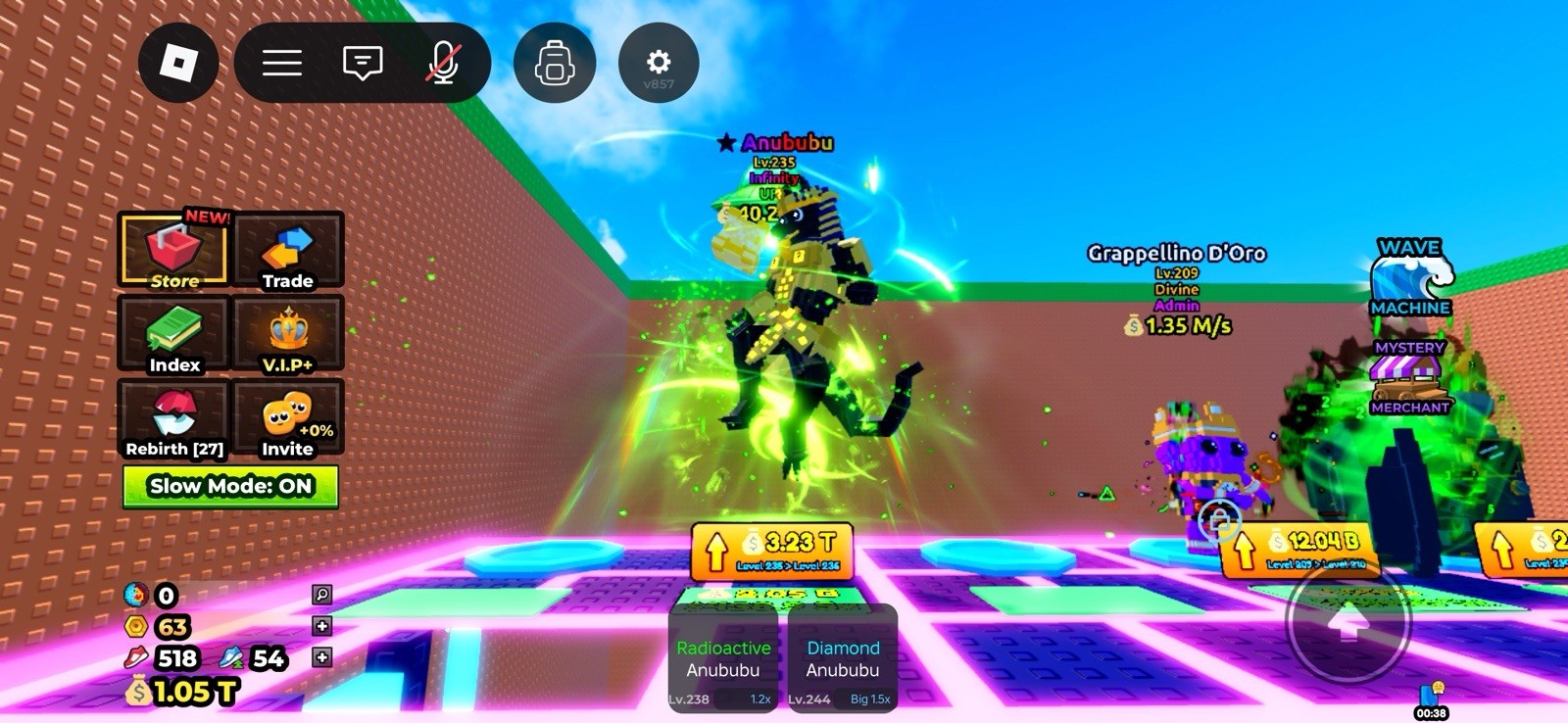Open the Settings menu
1568x723 pixels.
click(x=659, y=62)
